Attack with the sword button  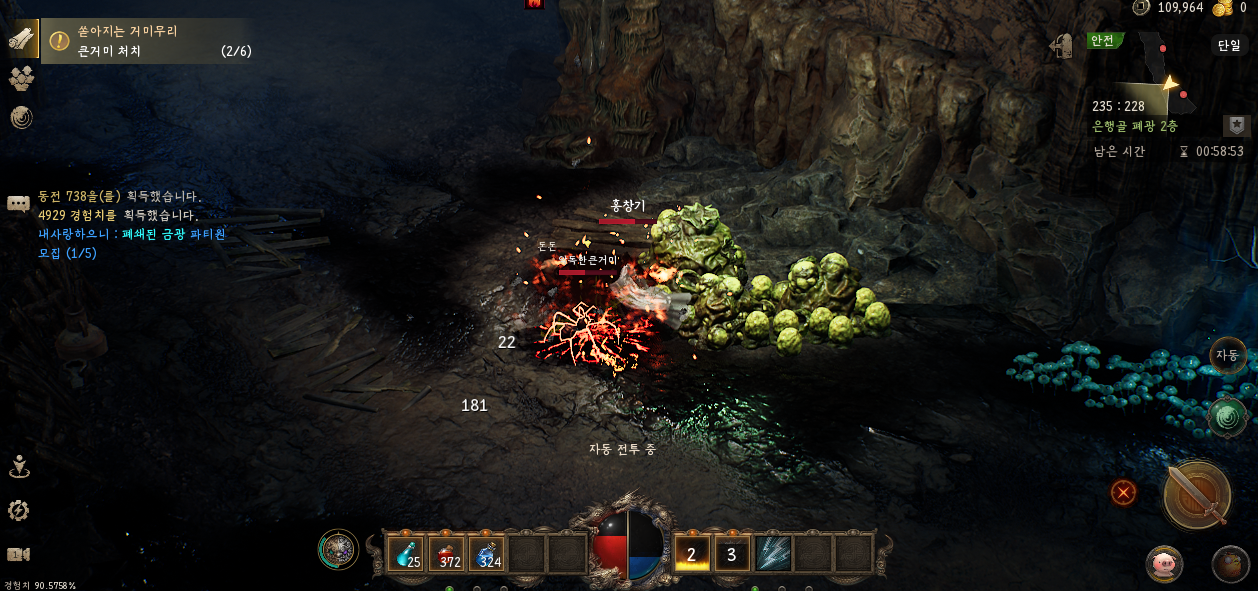pyautogui.click(x=1197, y=494)
